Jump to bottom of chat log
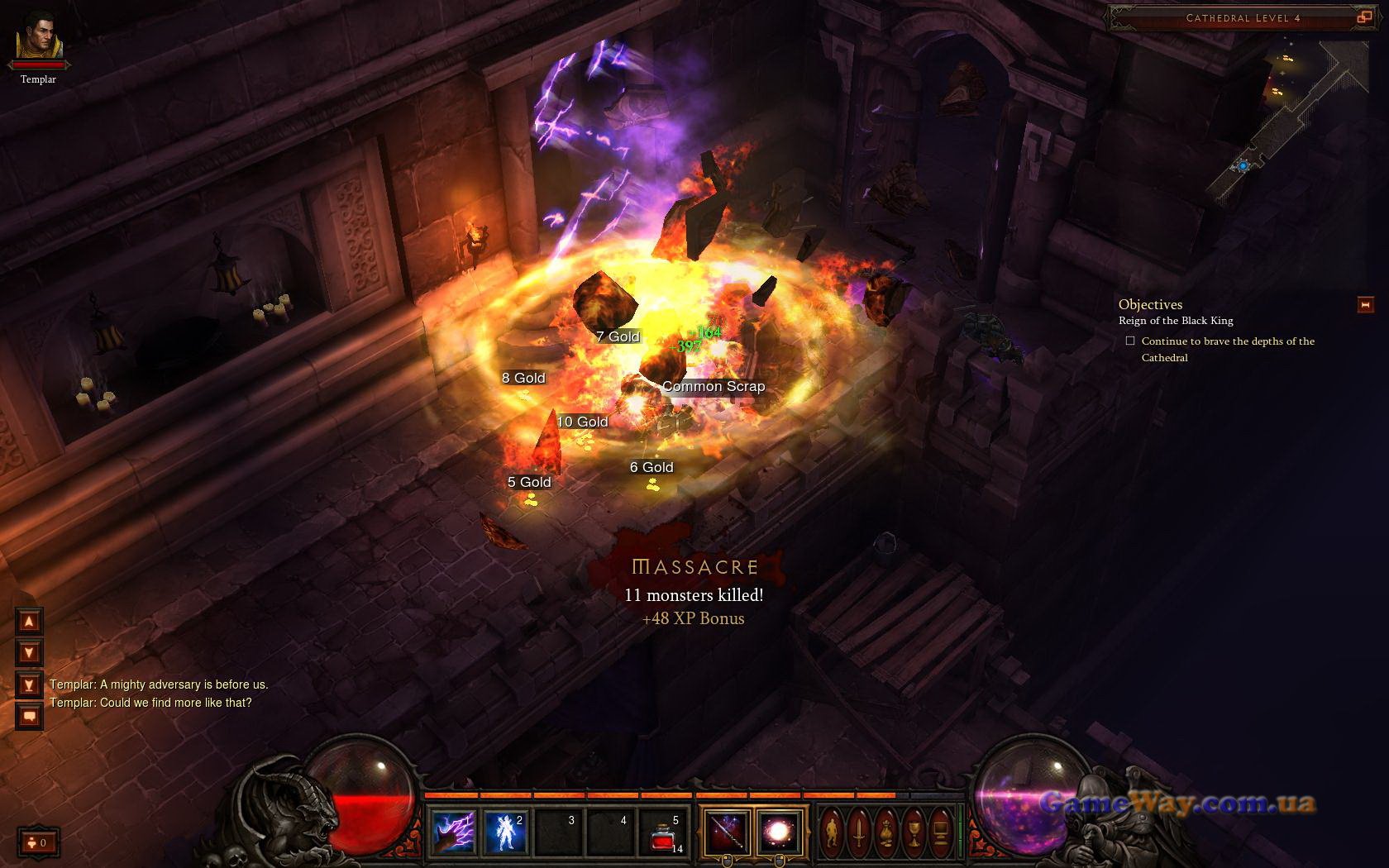 click(29, 684)
